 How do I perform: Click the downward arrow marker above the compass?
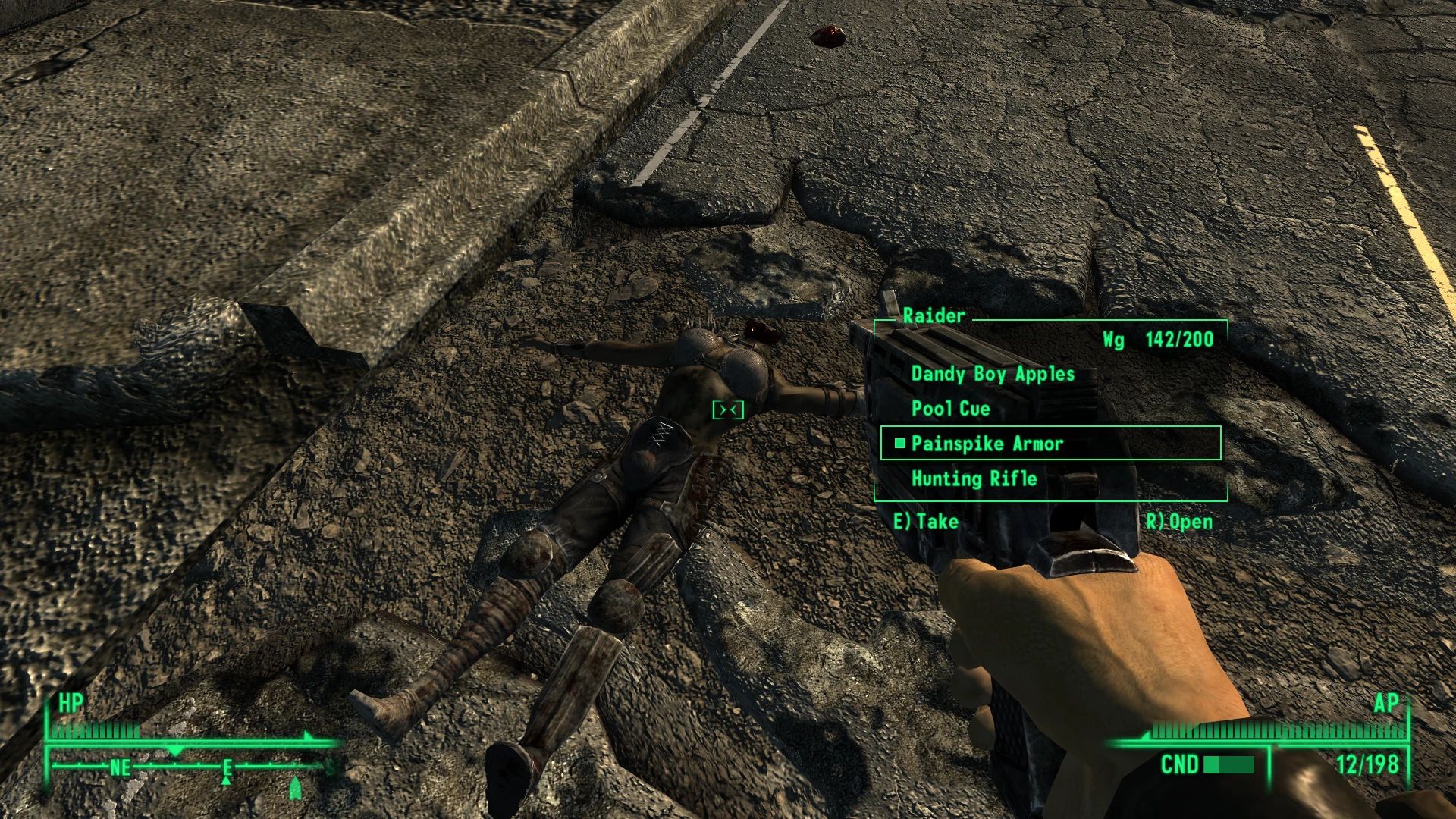pos(175,750)
